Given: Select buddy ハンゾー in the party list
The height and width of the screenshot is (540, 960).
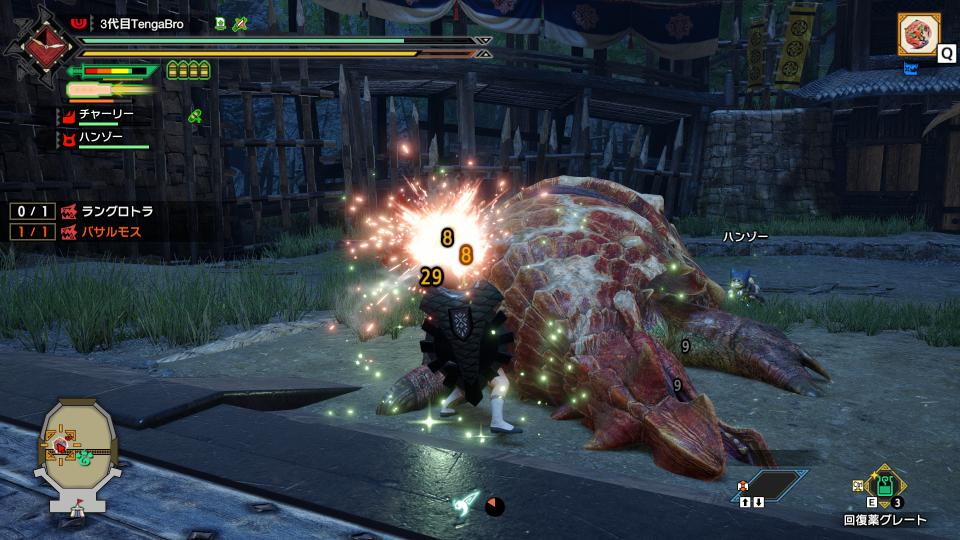Looking at the screenshot, I should pos(100,138).
